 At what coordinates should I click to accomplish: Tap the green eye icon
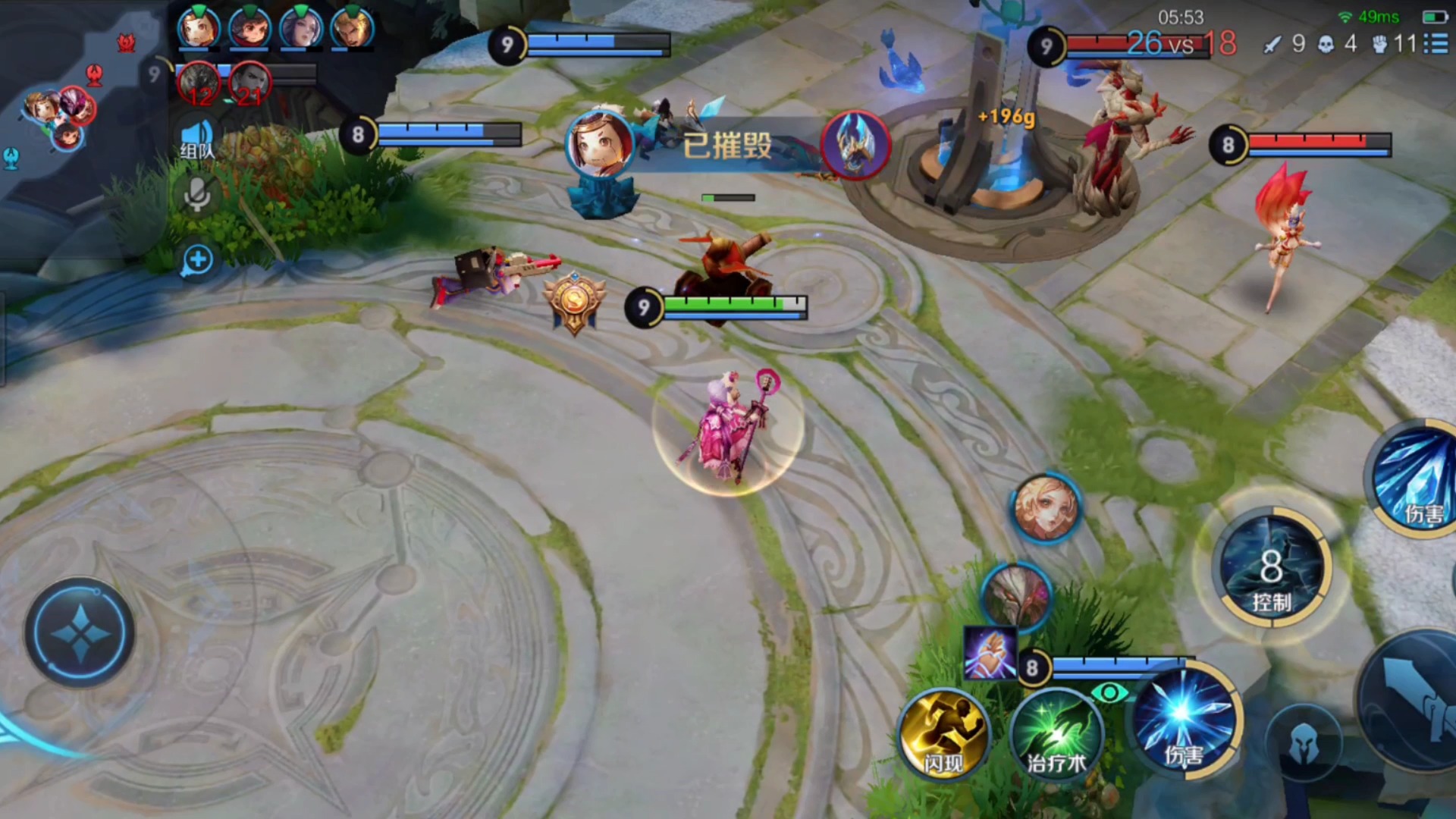[x=1109, y=692]
